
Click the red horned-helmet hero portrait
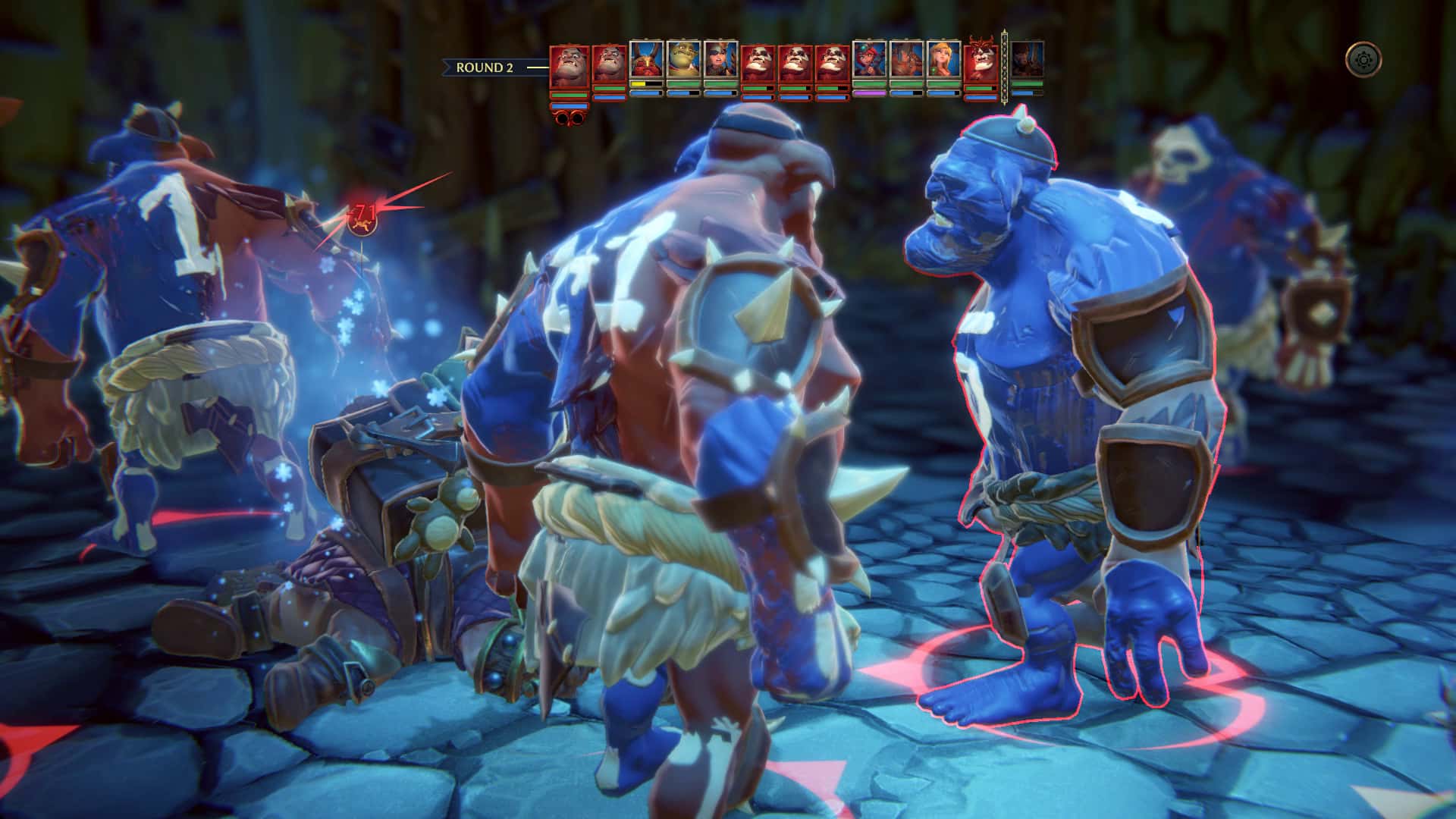(x=646, y=60)
